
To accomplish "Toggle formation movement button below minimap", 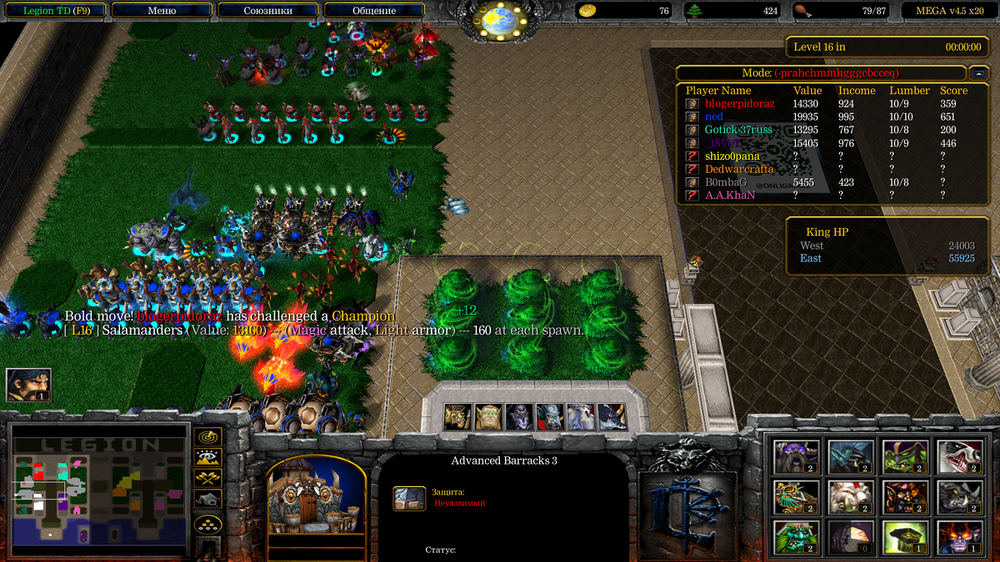I will tap(208, 522).
